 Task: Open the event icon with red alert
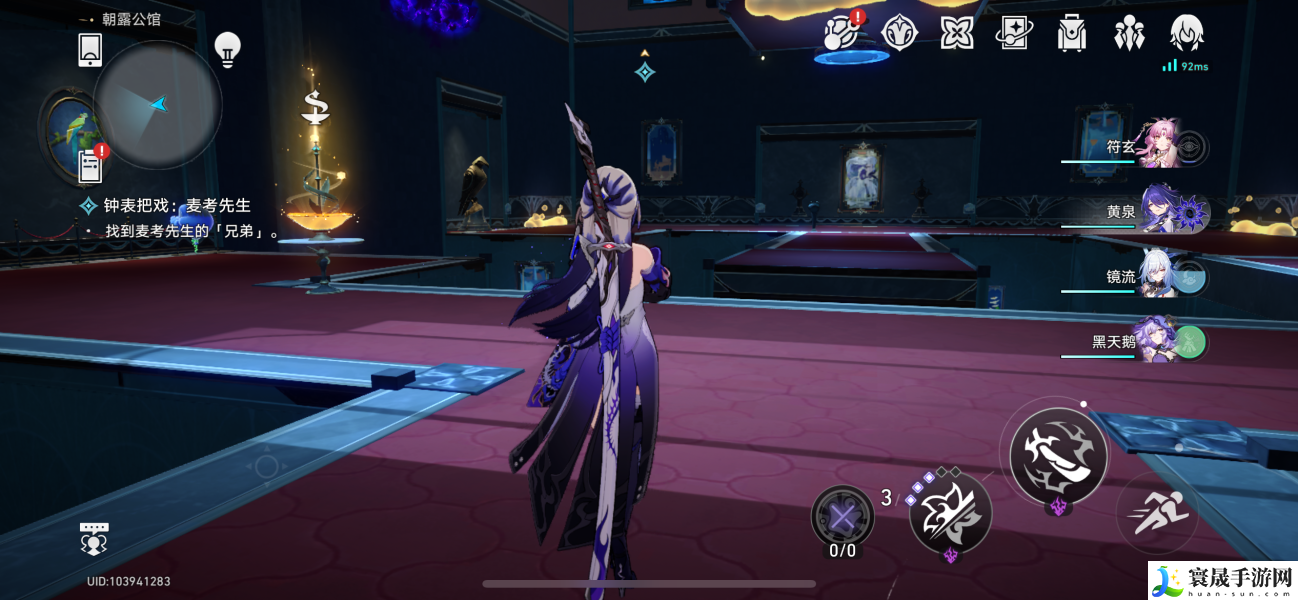click(841, 33)
